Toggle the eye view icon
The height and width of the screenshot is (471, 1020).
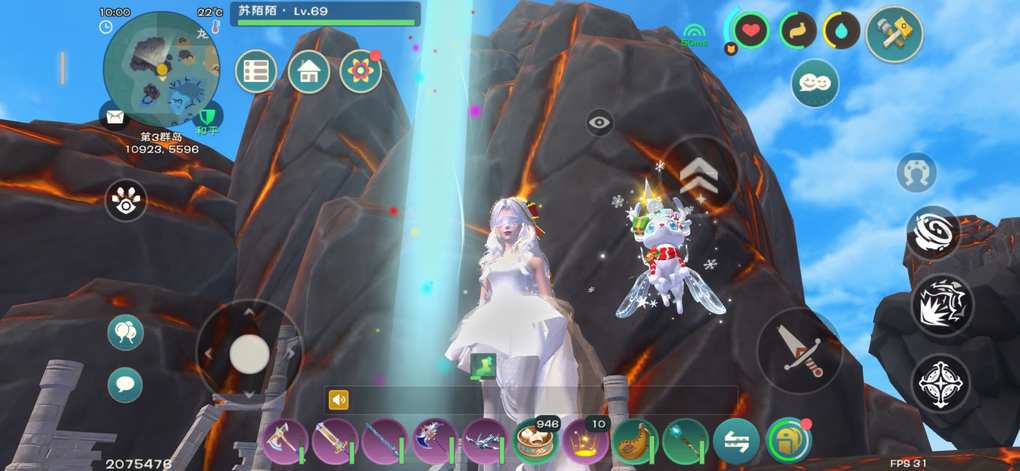(x=600, y=123)
